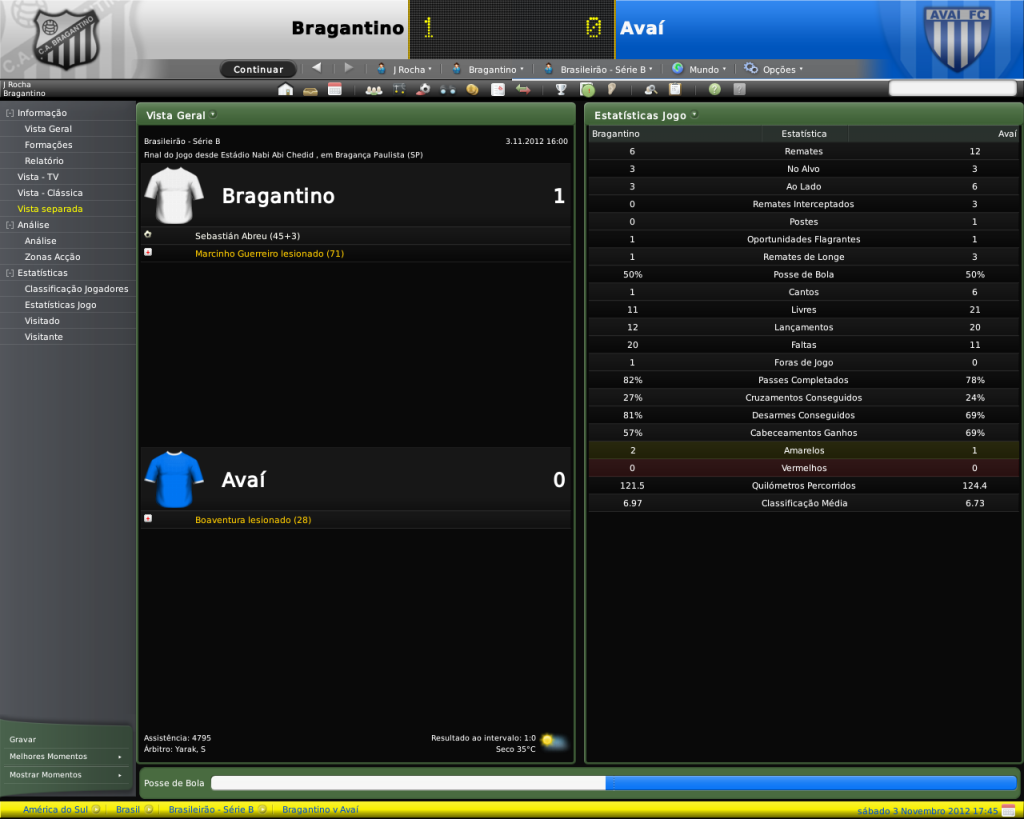Show Classificação Jogadores statistics
1024x819 pixels.
click(x=76, y=289)
